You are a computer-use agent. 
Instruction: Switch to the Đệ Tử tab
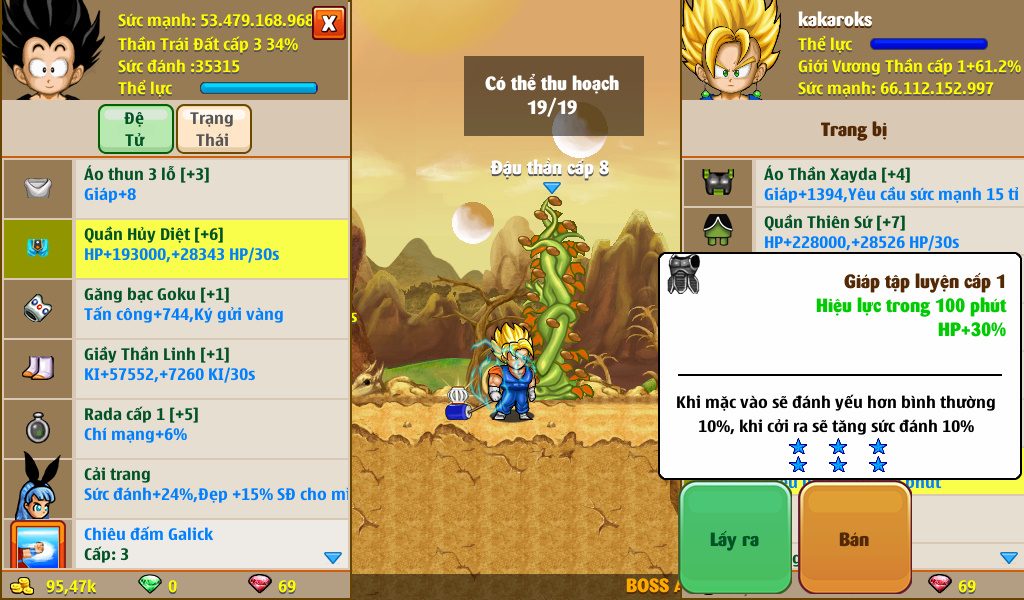point(135,129)
